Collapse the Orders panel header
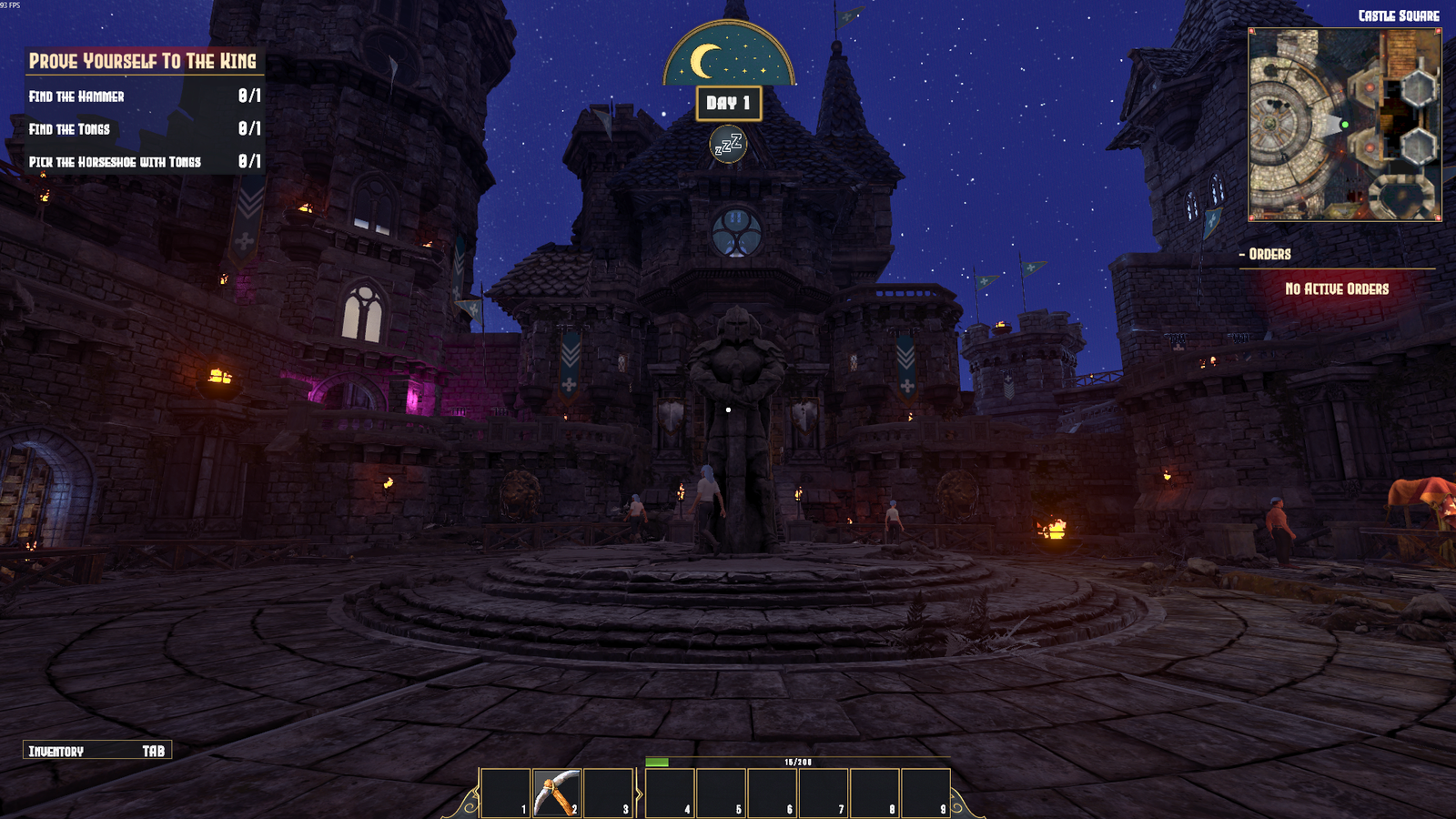The image size is (1456, 819). 1269,255
